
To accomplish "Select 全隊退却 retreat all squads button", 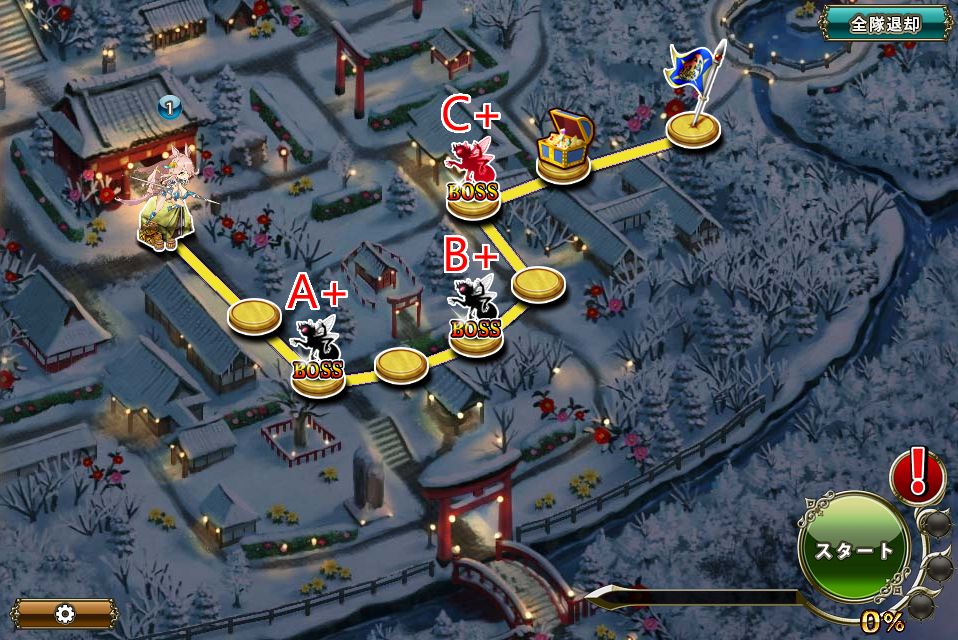I will click(x=885, y=24).
